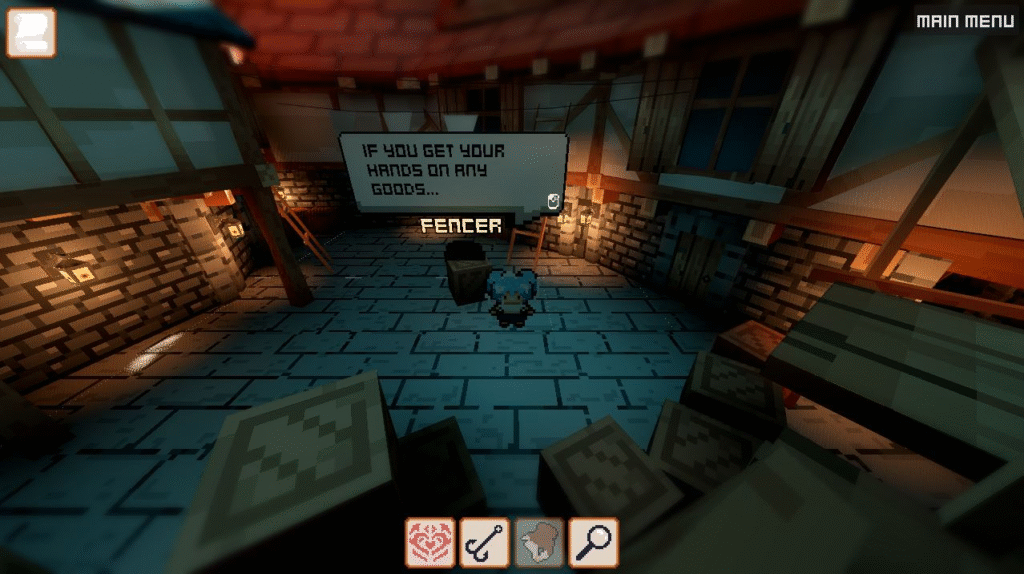
Task: Select the red heart pattern slot
Action: point(430,543)
